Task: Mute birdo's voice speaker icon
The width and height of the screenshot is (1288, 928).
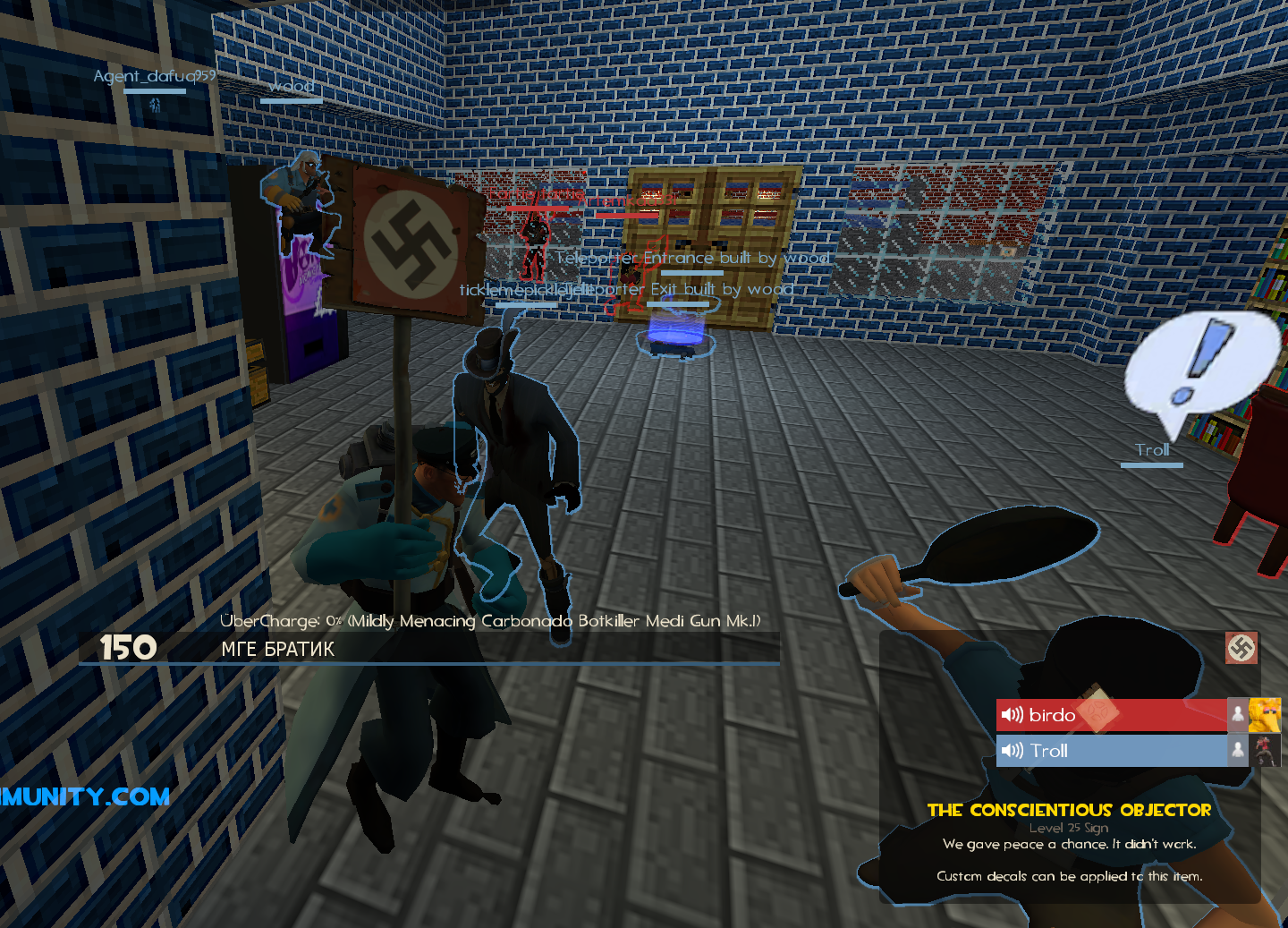Action: pyautogui.click(x=1012, y=715)
